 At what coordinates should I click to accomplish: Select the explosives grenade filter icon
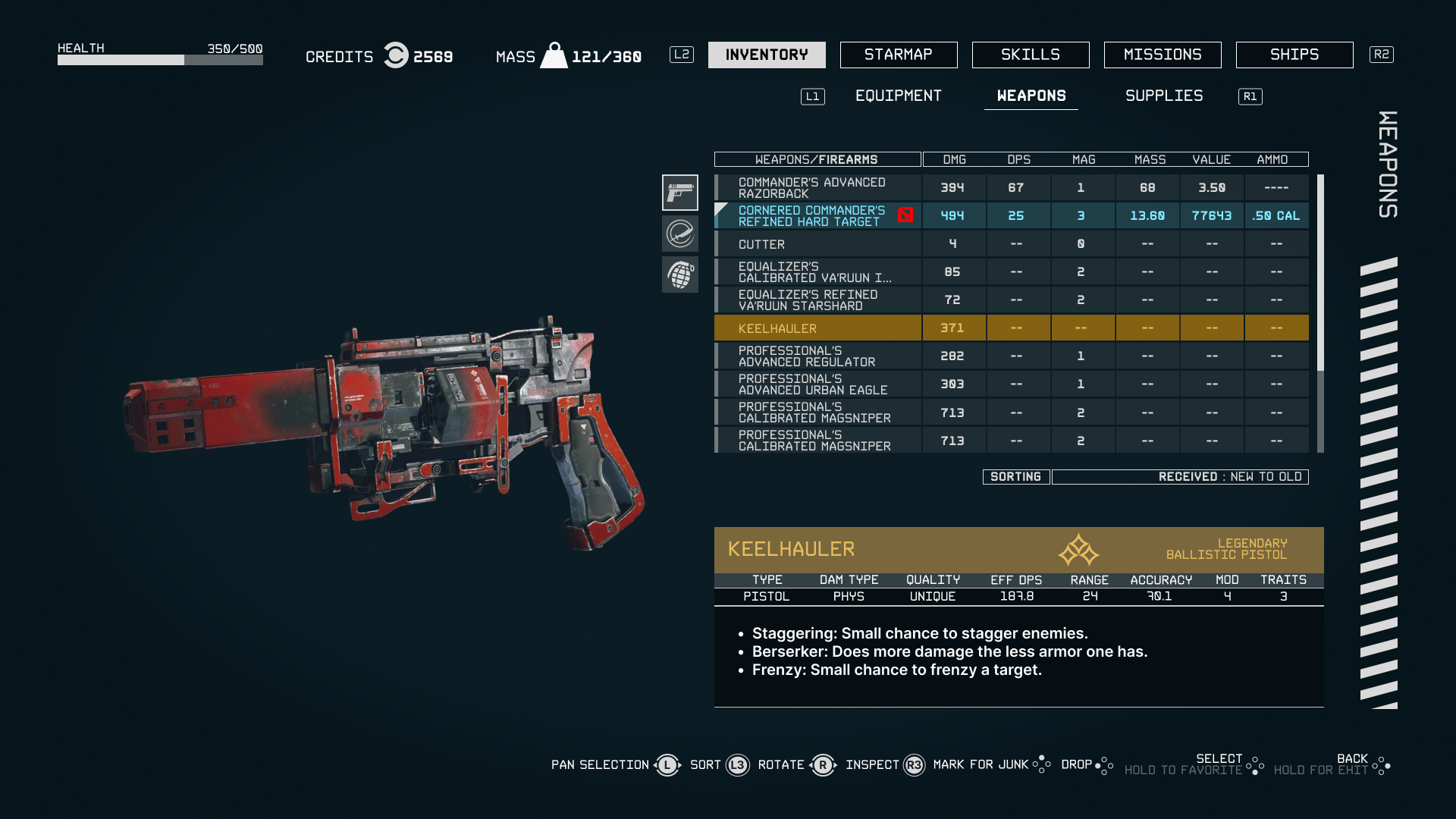pos(680,275)
